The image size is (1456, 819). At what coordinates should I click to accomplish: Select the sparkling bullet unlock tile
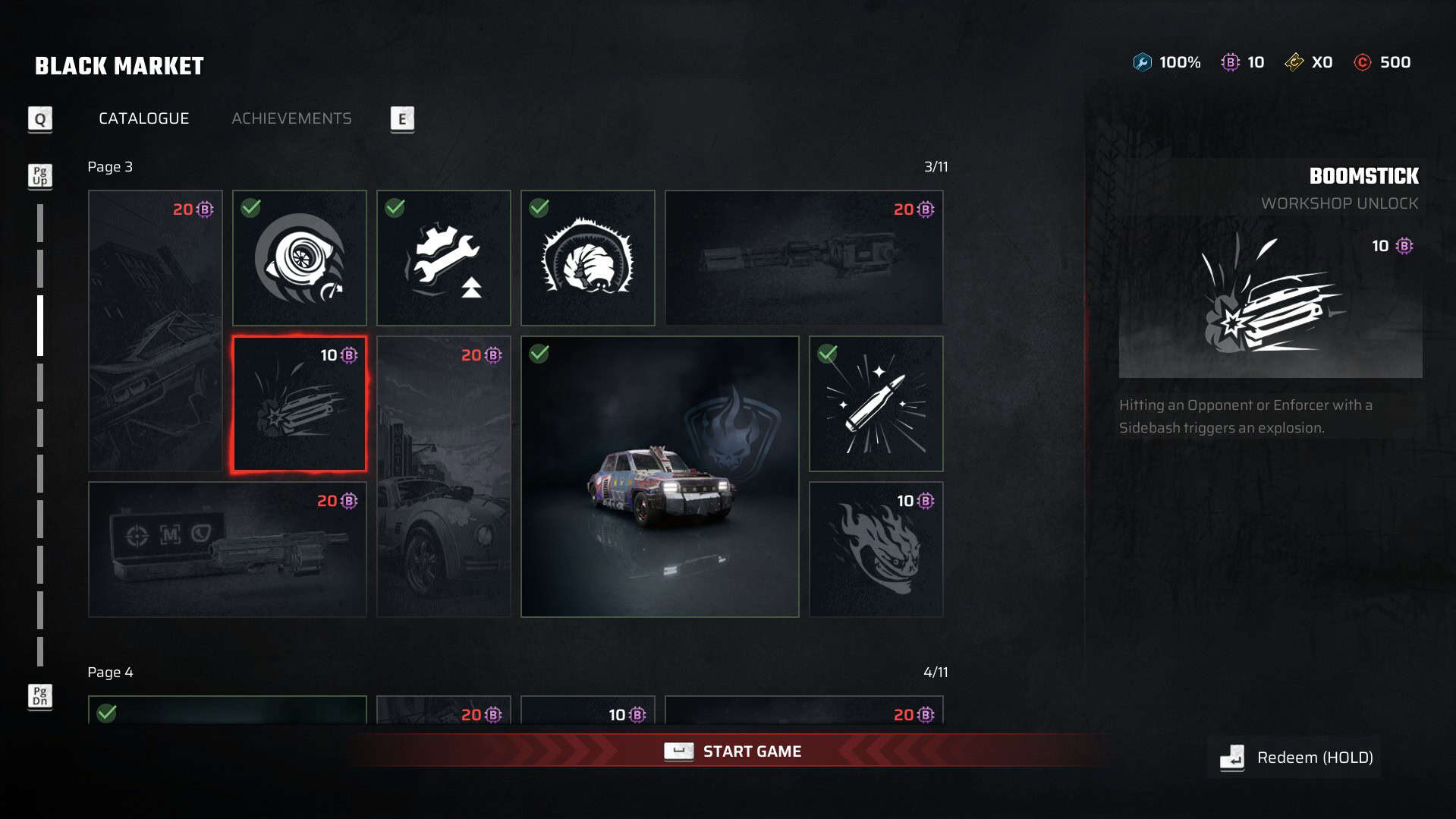pyautogui.click(x=876, y=404)
